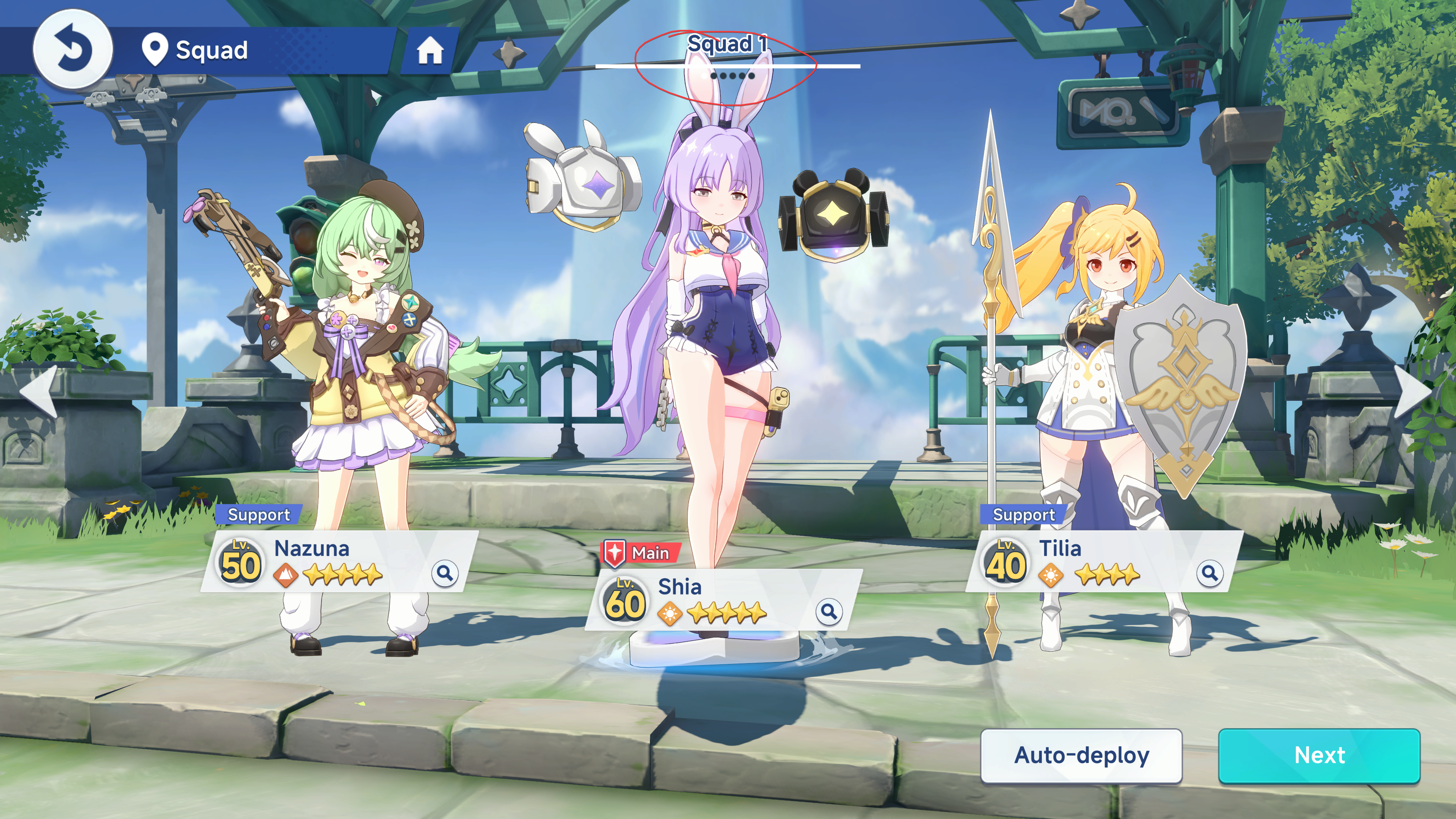Click the Auto-deploy button
Screen dimensions: 1456x819
[x=1081, y=756]
